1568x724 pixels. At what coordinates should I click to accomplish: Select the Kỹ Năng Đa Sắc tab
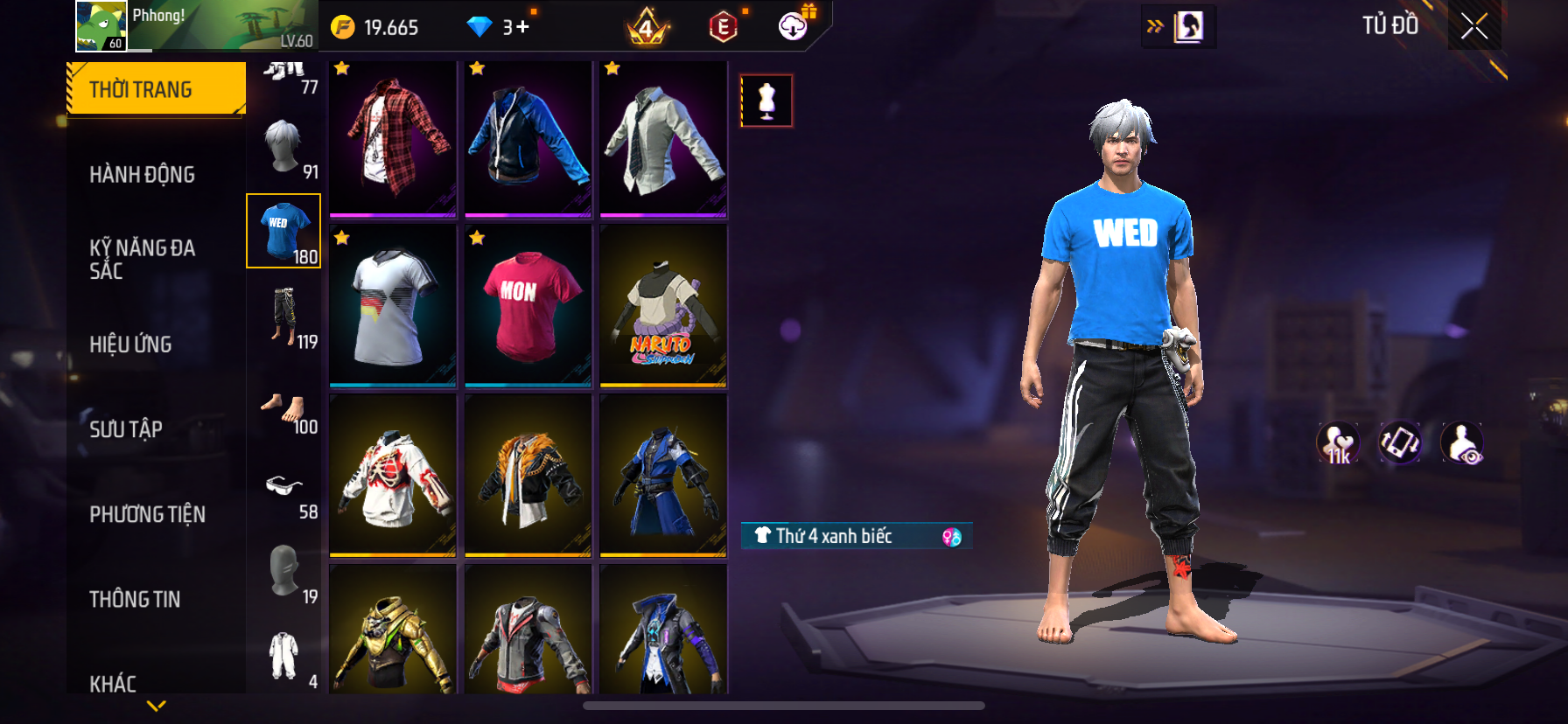pos(142,259)
